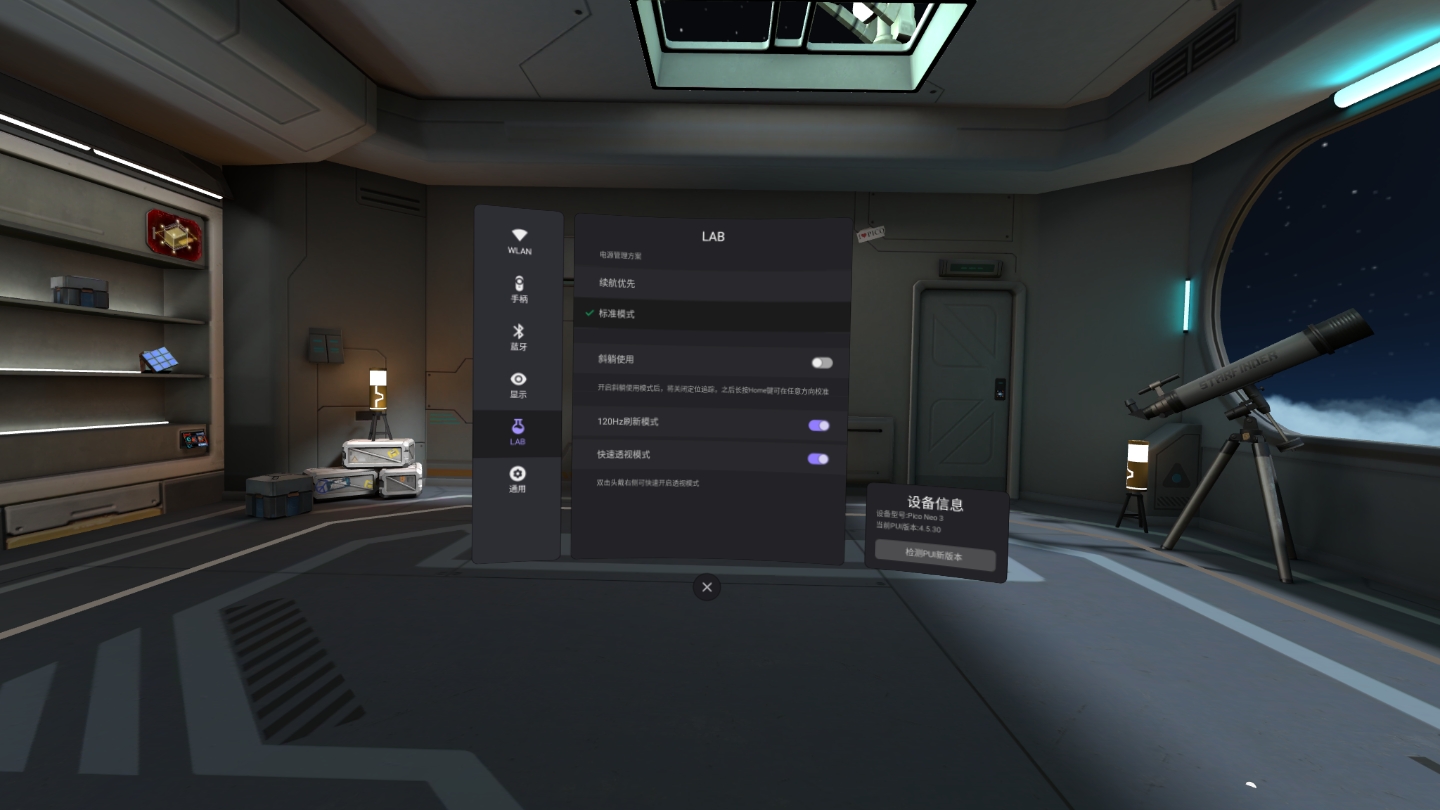Screen dimensions: 1440x810
Task: Enable the 斜躺使用 switch
Action: click(820, 362)
